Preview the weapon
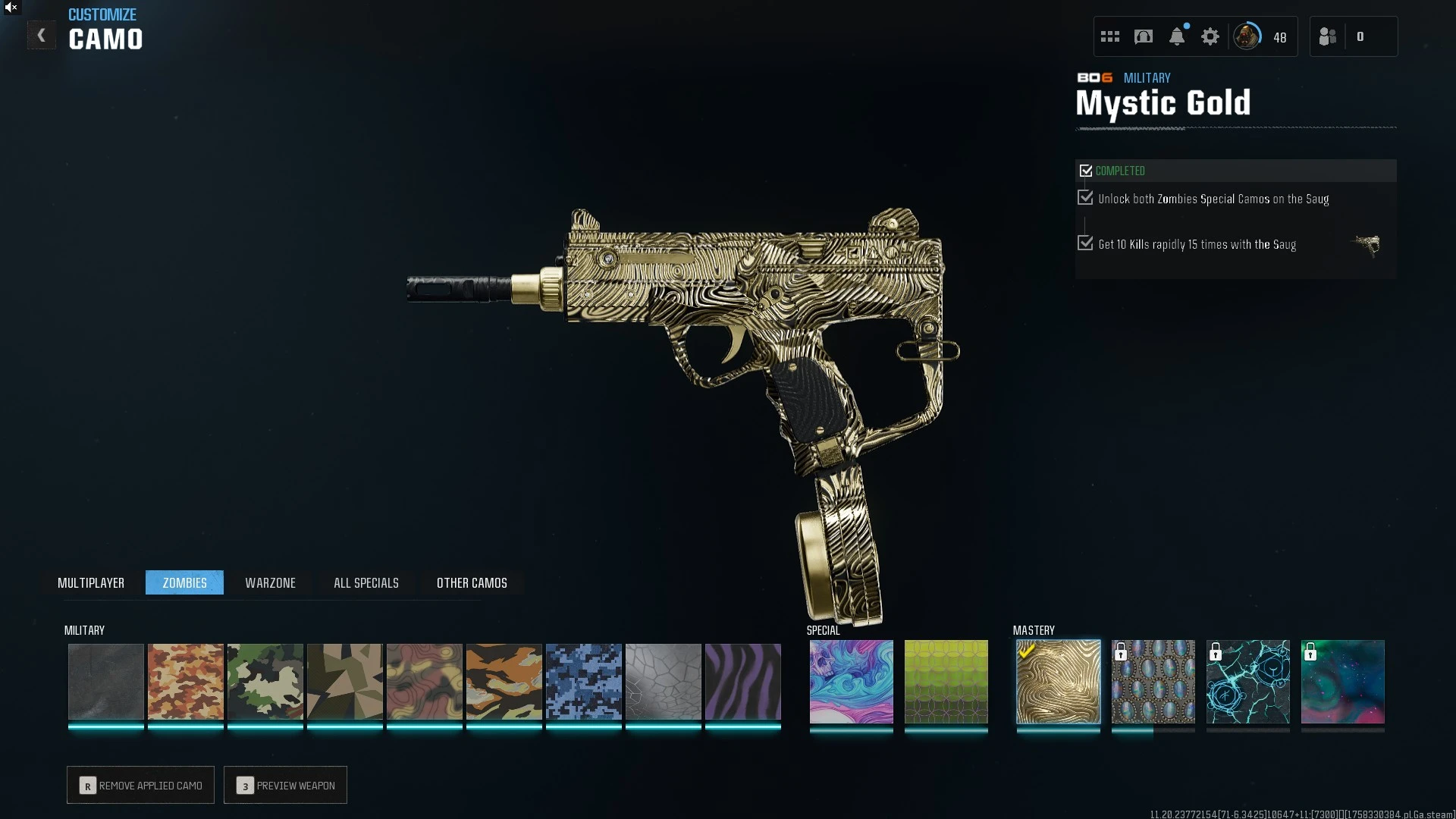 (286, 785)
